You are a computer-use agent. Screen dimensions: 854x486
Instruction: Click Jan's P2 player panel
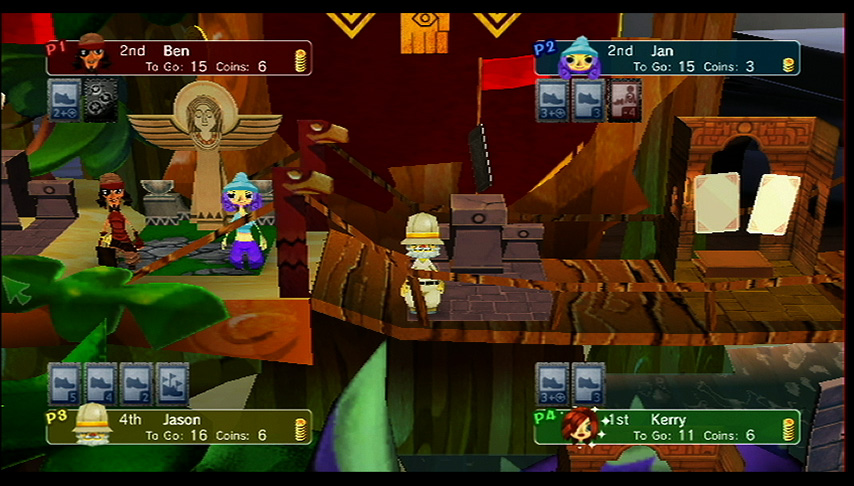[x=668, y=58]
